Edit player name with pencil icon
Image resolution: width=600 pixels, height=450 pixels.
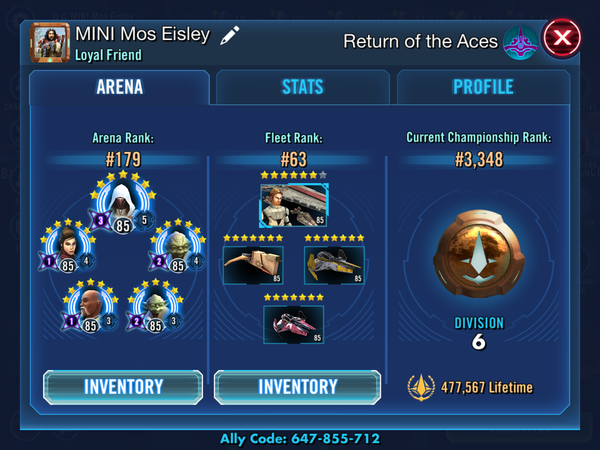click(231, 35)
